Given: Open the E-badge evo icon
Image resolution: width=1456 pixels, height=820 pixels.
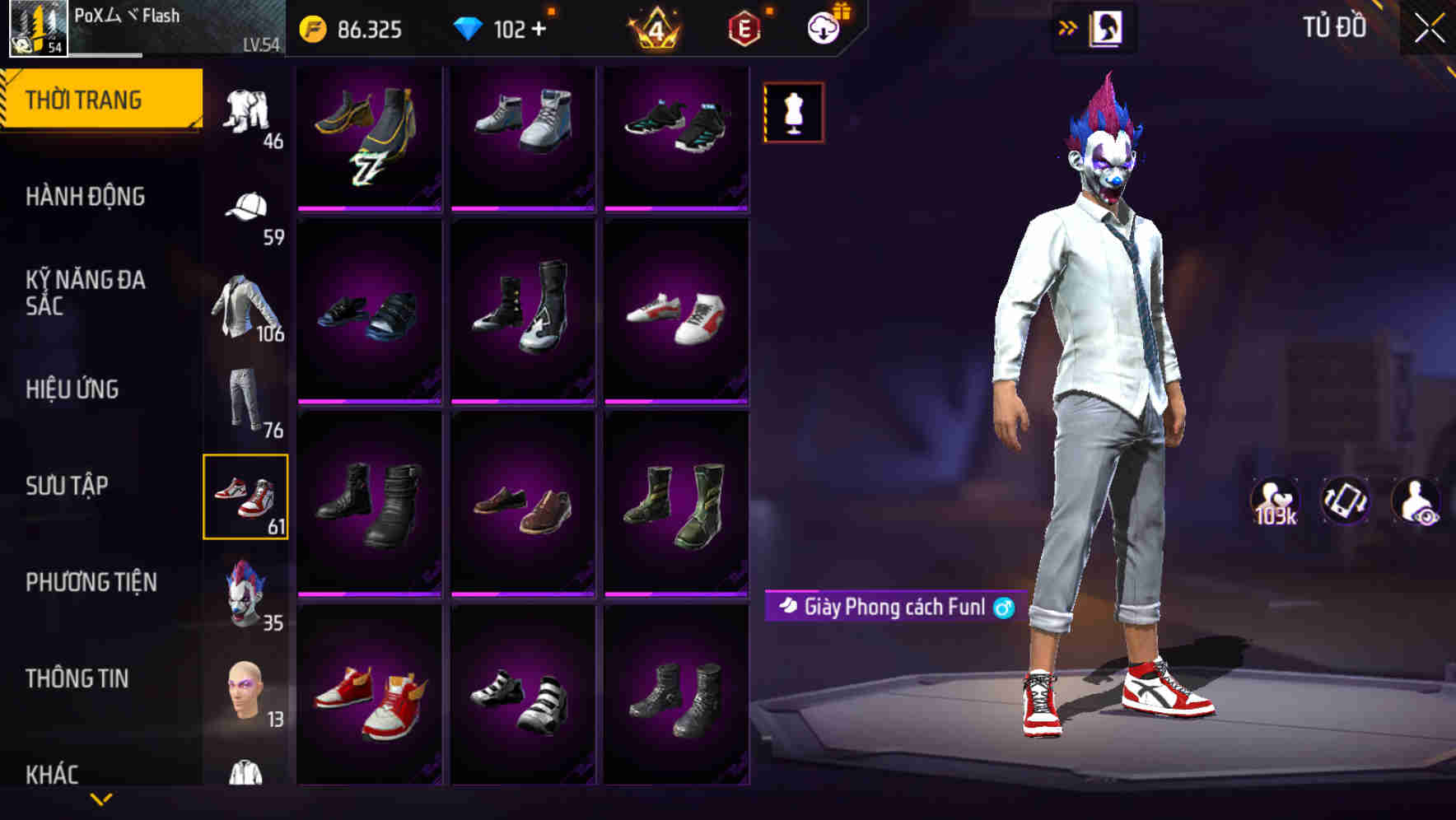Looking at the screenshot, I should tap(743, 27).
